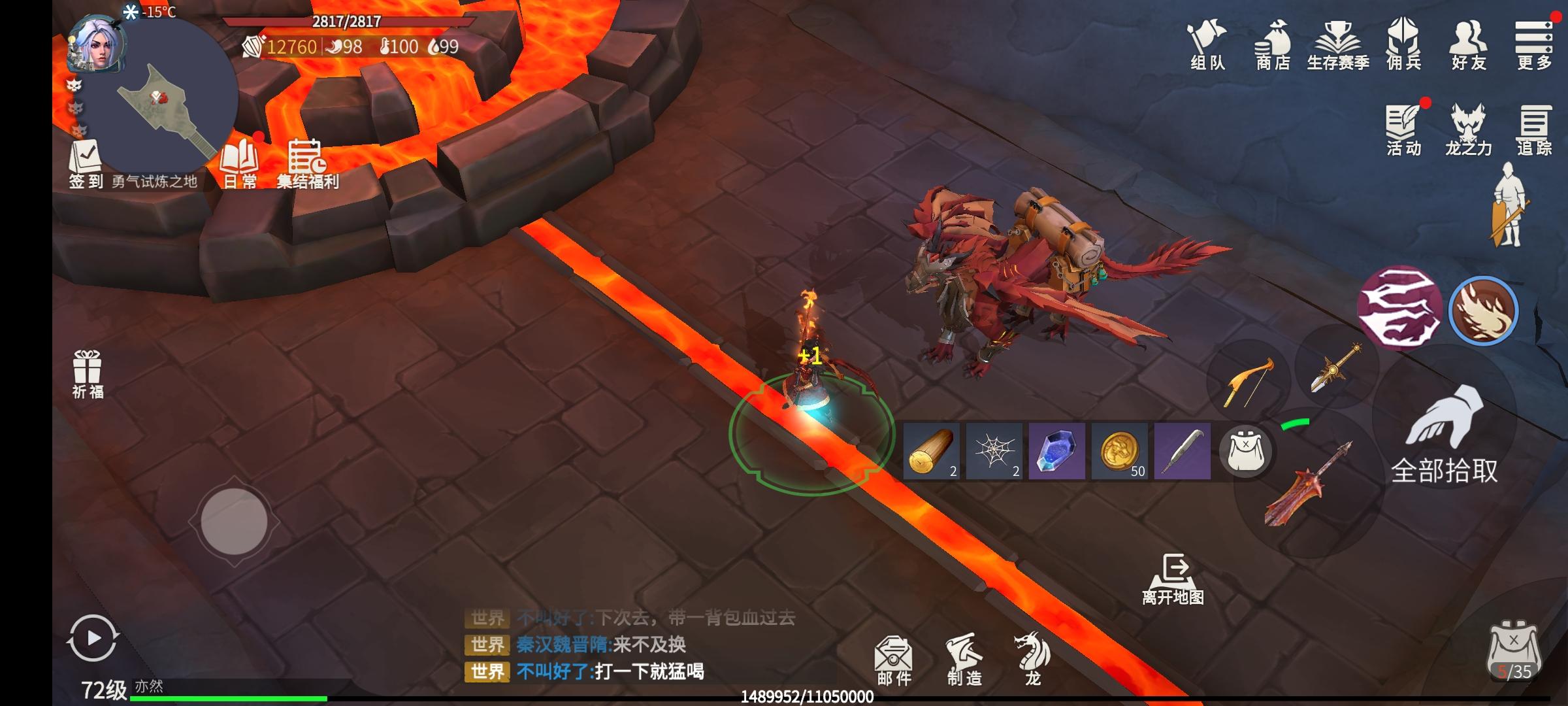Screen dimensions: 1568x706
Task: Open the 邮件 mailbox
Action: (x=894, y=659)
